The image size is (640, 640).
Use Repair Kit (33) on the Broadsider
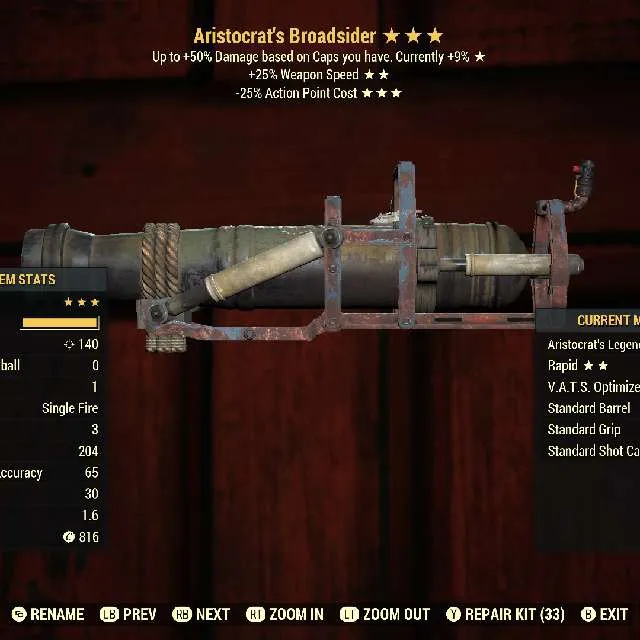coord(506,614)
